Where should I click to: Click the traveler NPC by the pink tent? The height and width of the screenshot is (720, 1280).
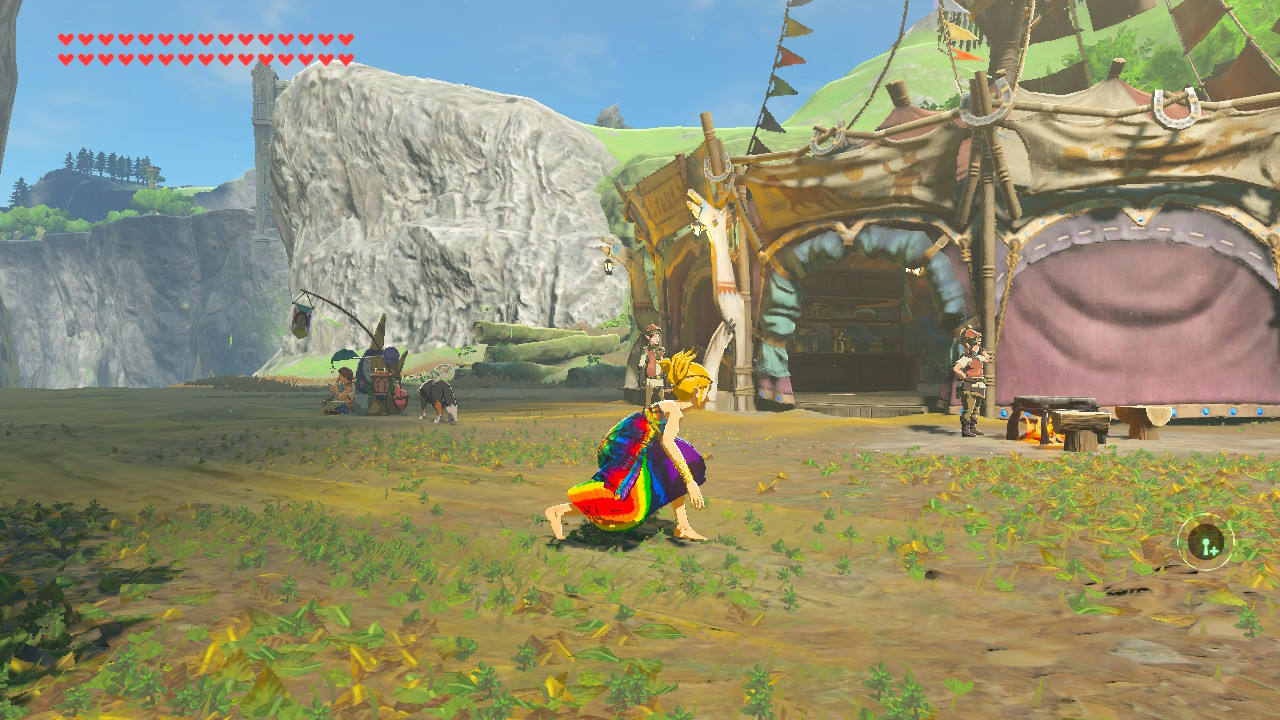click(968, 380)
